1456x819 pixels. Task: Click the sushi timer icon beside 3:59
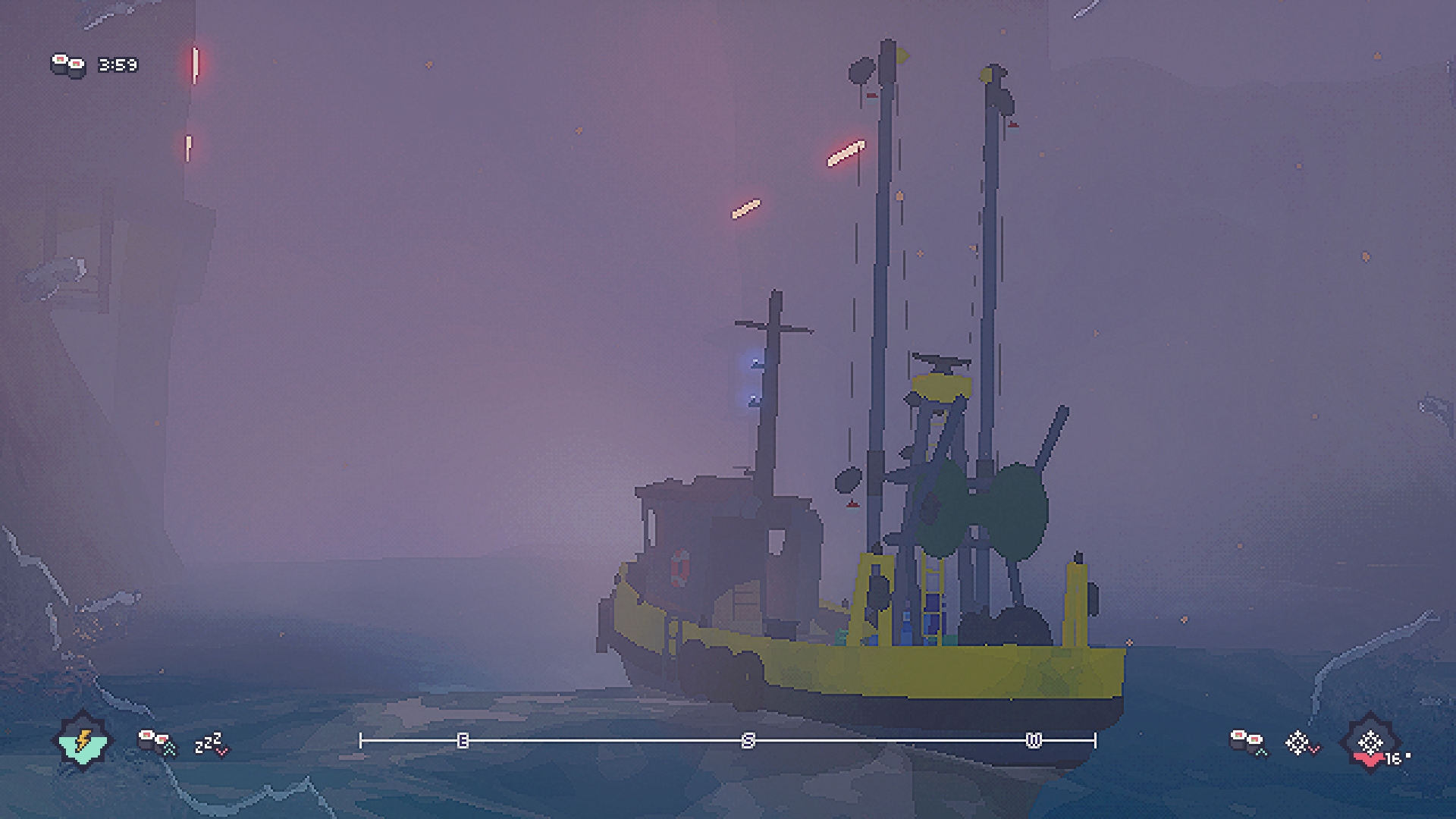click(68, 65)
